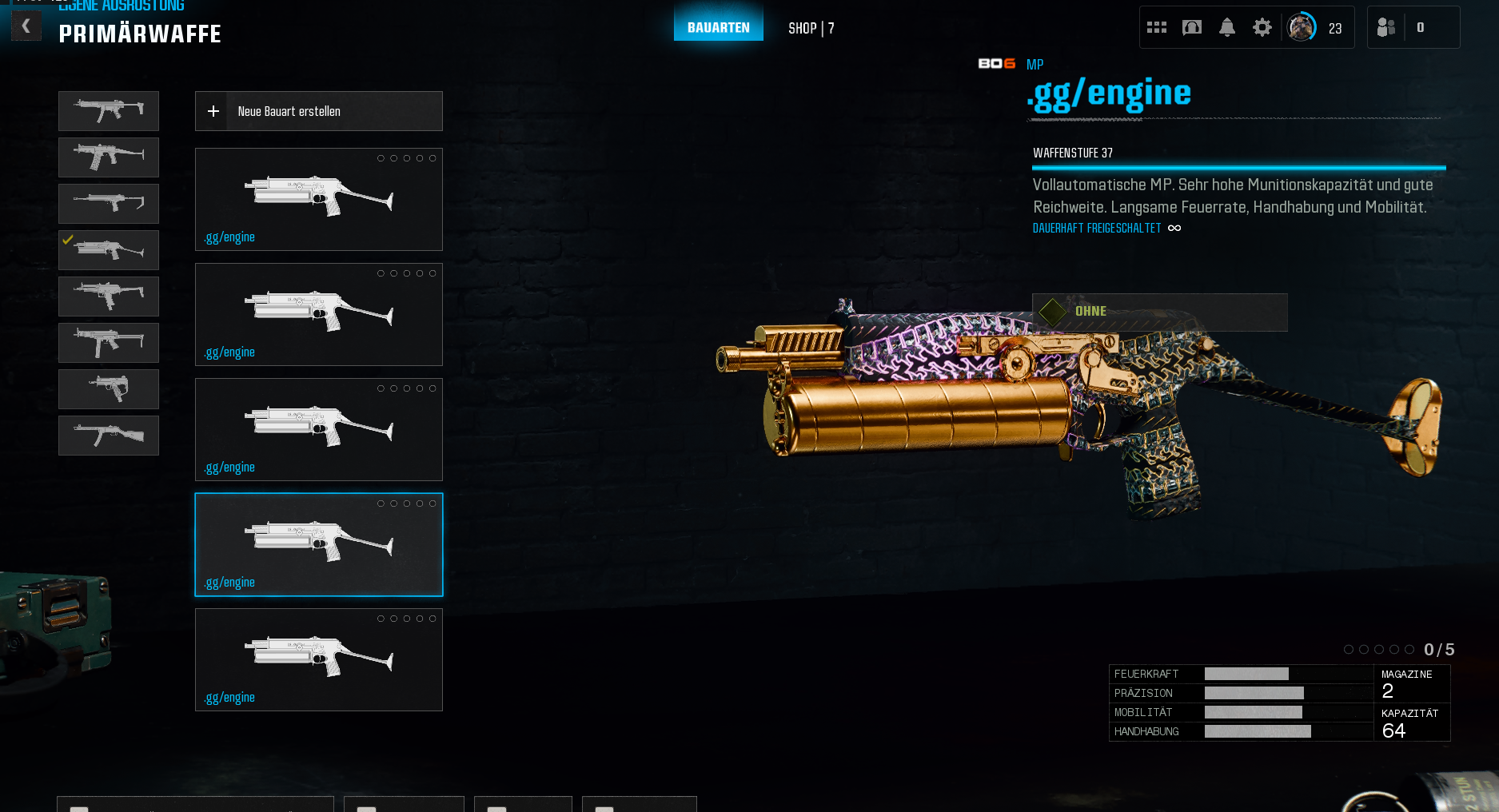Open the friends social panel
Viewport: 1499px width, 812px height.
pyautogui.click(x=1386, y=28)
